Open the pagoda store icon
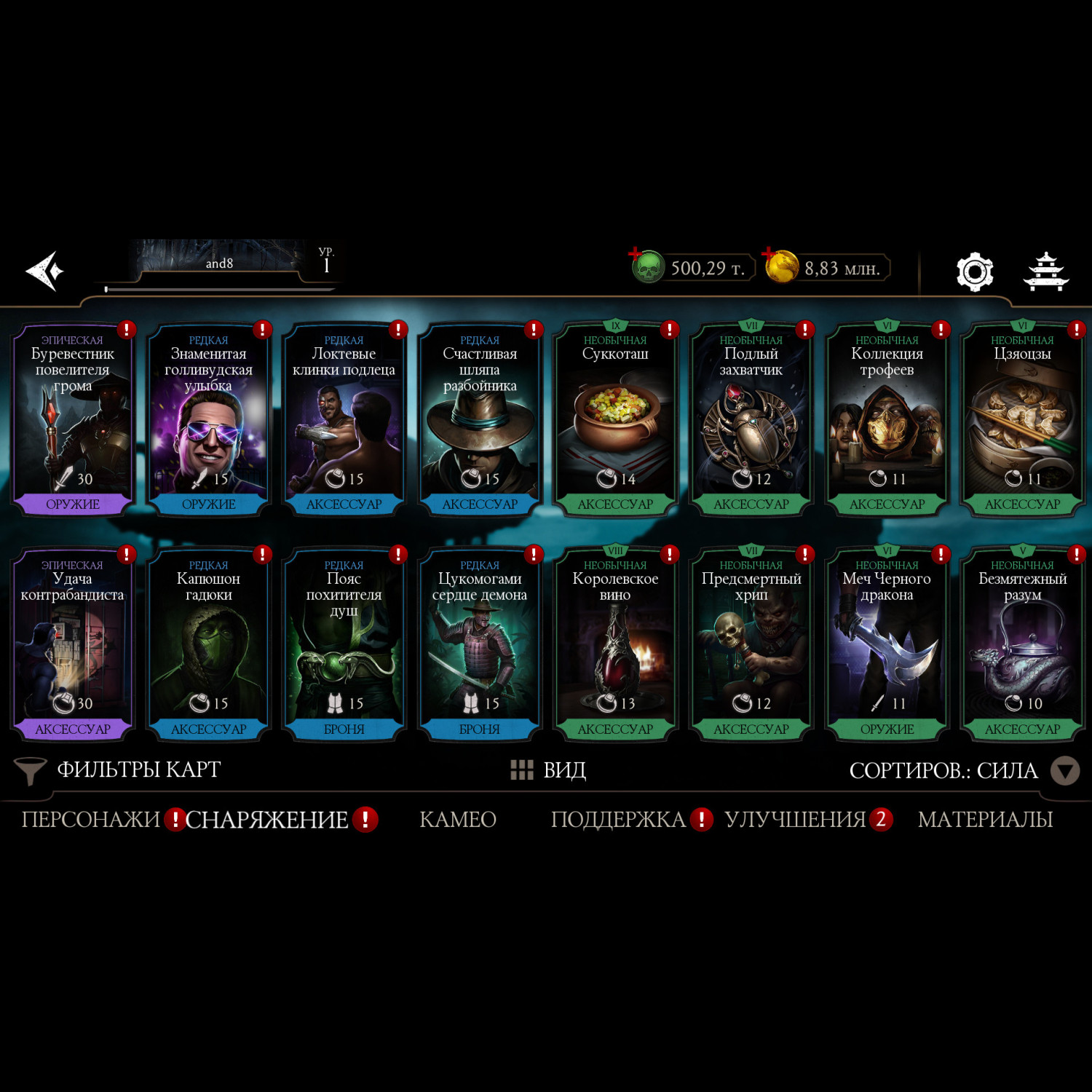Viewport: 1092px width, 1092px height. click(1045, 272)
